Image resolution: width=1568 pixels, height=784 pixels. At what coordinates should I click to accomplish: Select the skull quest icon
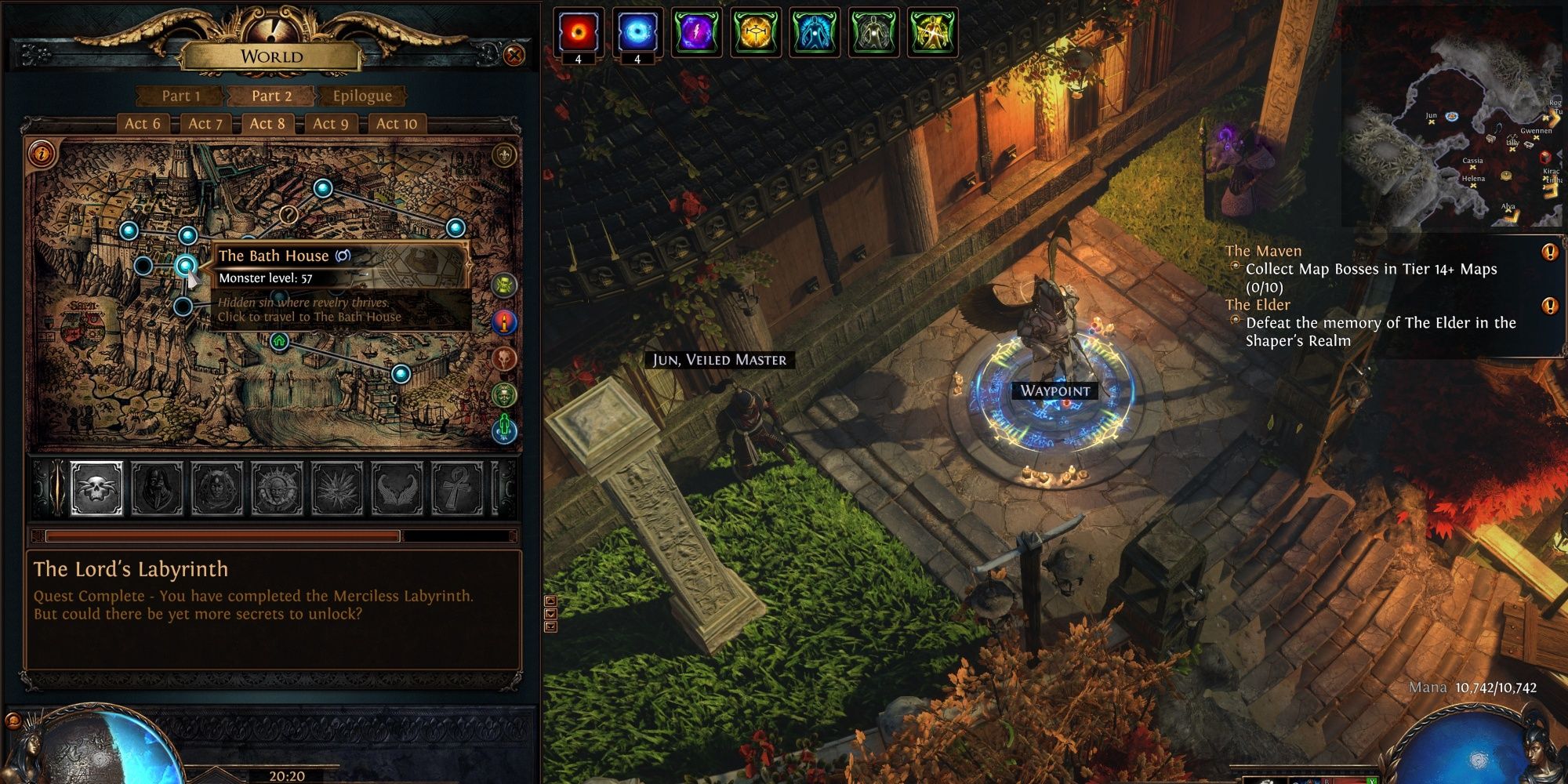(97, 488)
